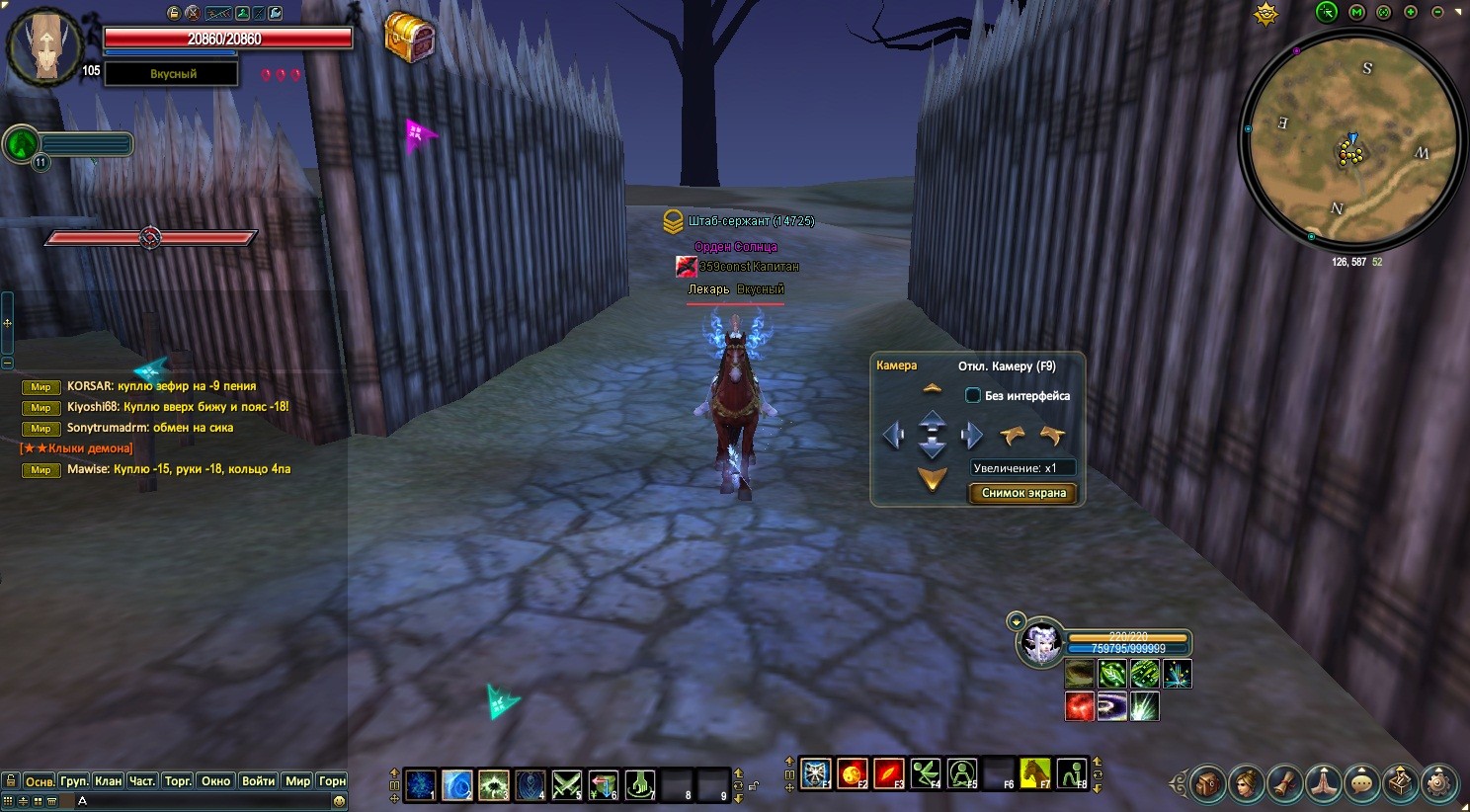Viewport: 1470px width, 812px height.
Task: Click the Снимок экрана screenshot button
Action: click(1023, 493)
